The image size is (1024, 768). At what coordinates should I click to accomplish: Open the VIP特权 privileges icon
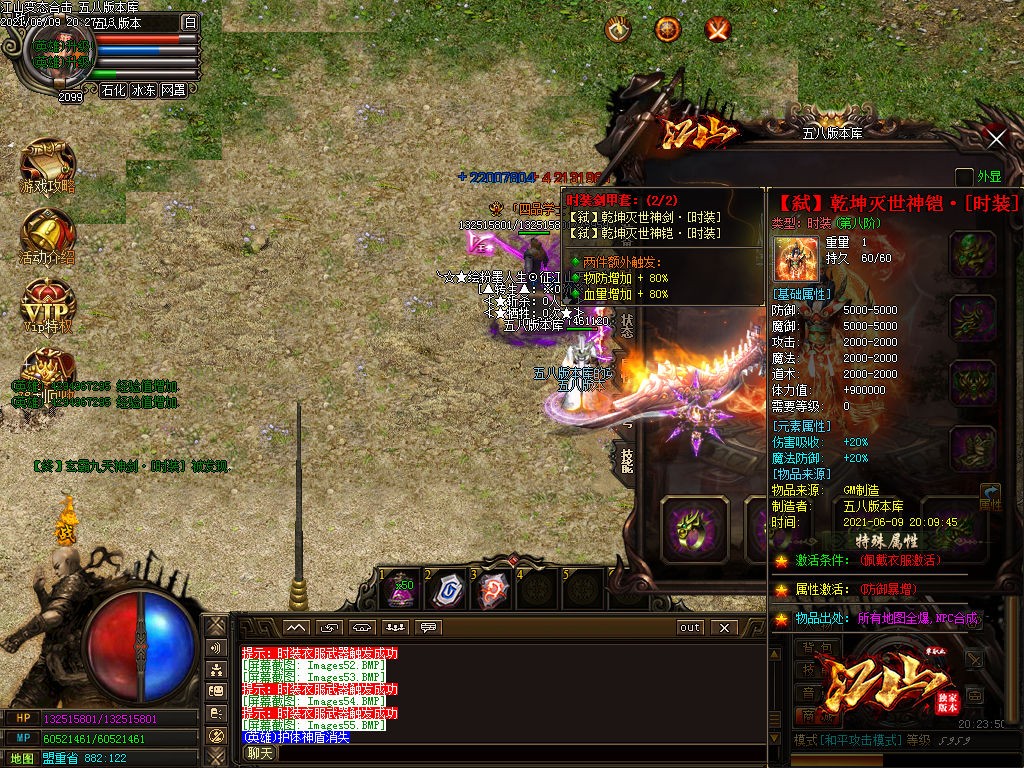(x=47, y=304)
